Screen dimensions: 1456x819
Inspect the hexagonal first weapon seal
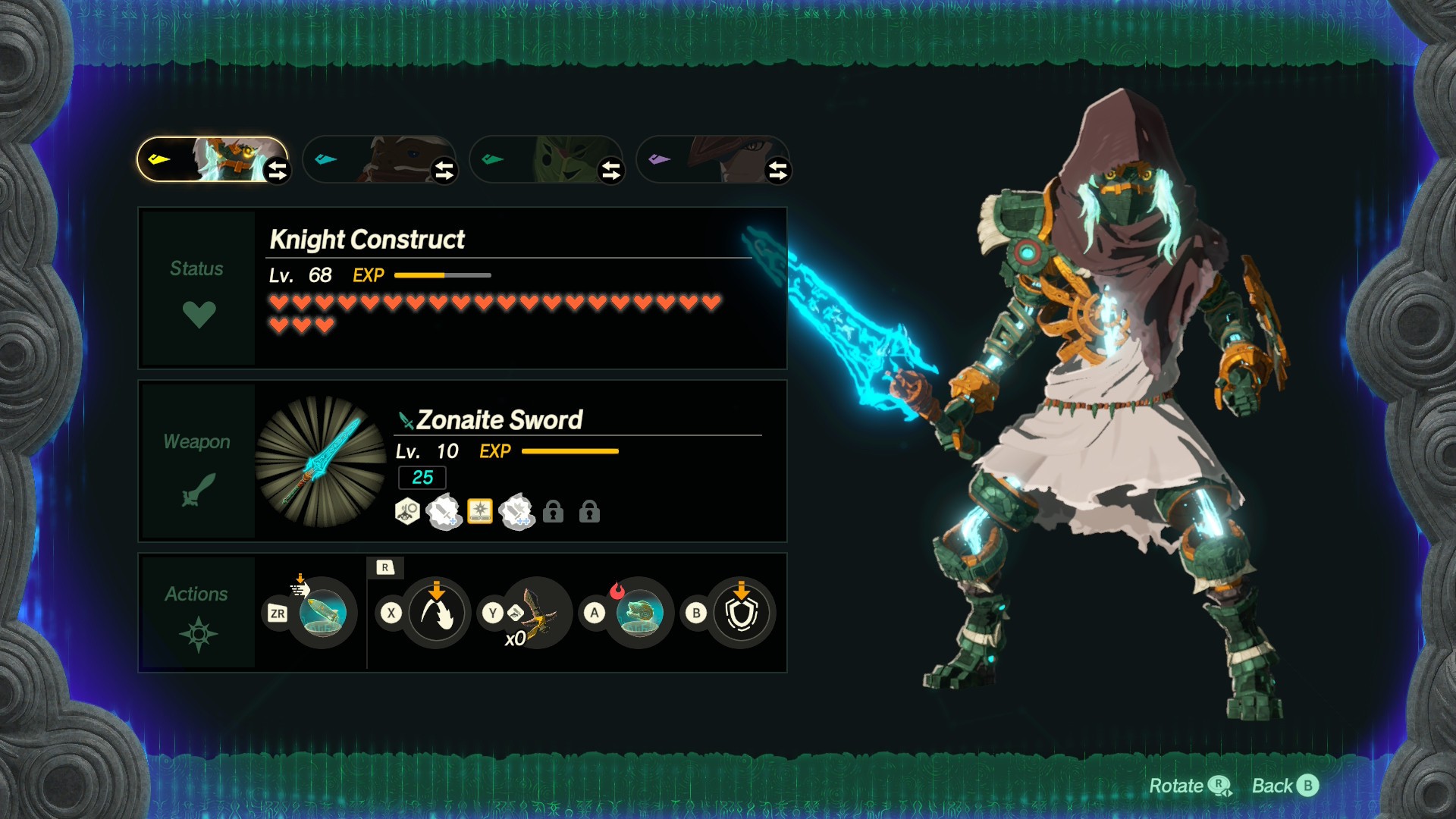pyautogui.click(x=407, y=512)
